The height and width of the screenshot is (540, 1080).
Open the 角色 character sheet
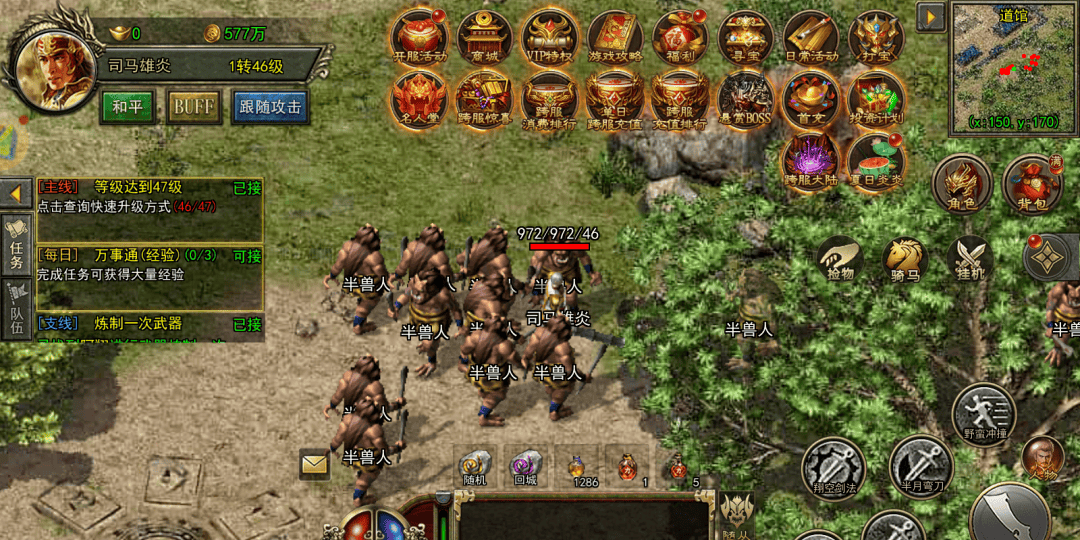[x=962, y=184]
